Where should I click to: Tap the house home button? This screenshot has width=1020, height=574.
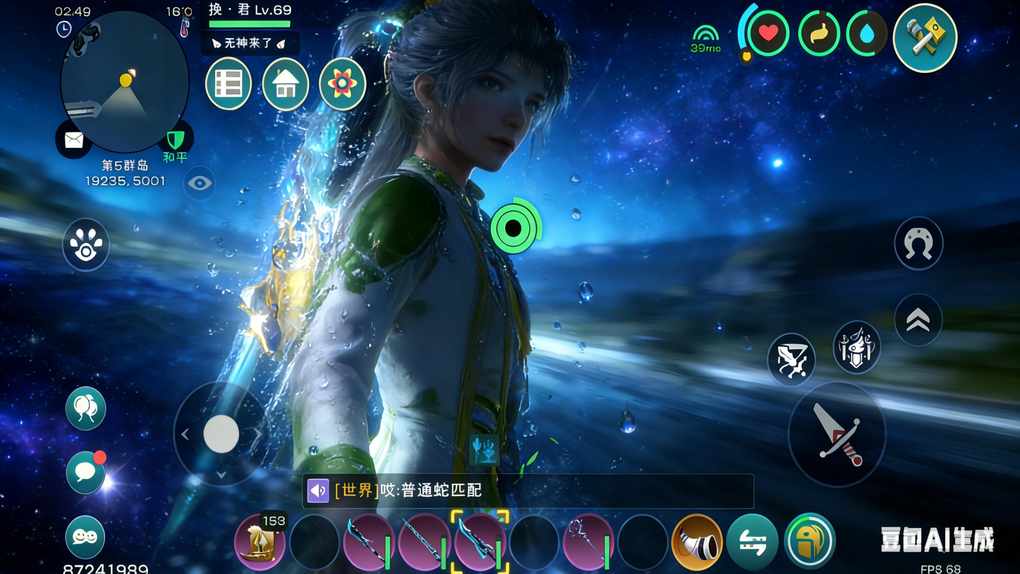coord(285,84)
